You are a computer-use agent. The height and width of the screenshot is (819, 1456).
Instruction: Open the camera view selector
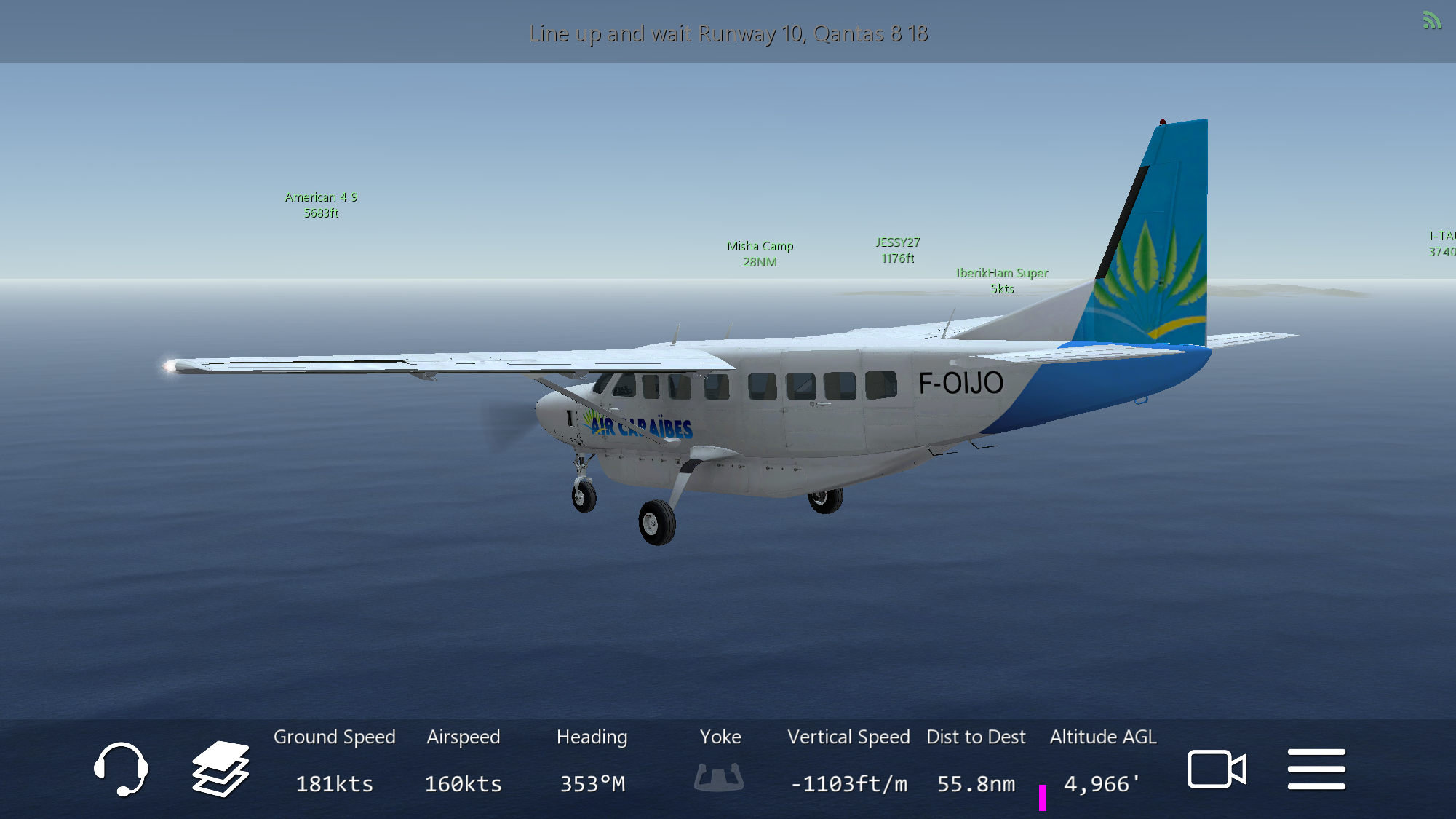[1217, 769]
